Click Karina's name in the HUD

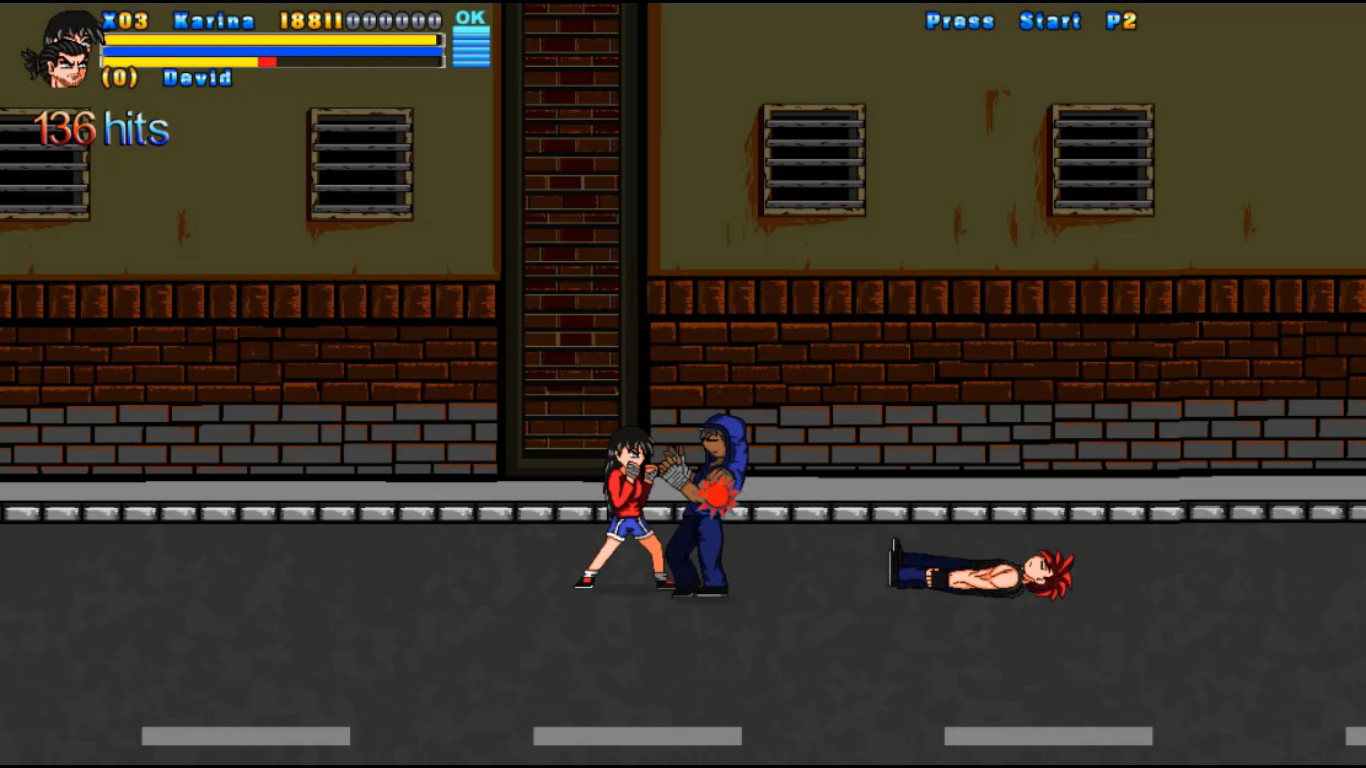point(213,18)
